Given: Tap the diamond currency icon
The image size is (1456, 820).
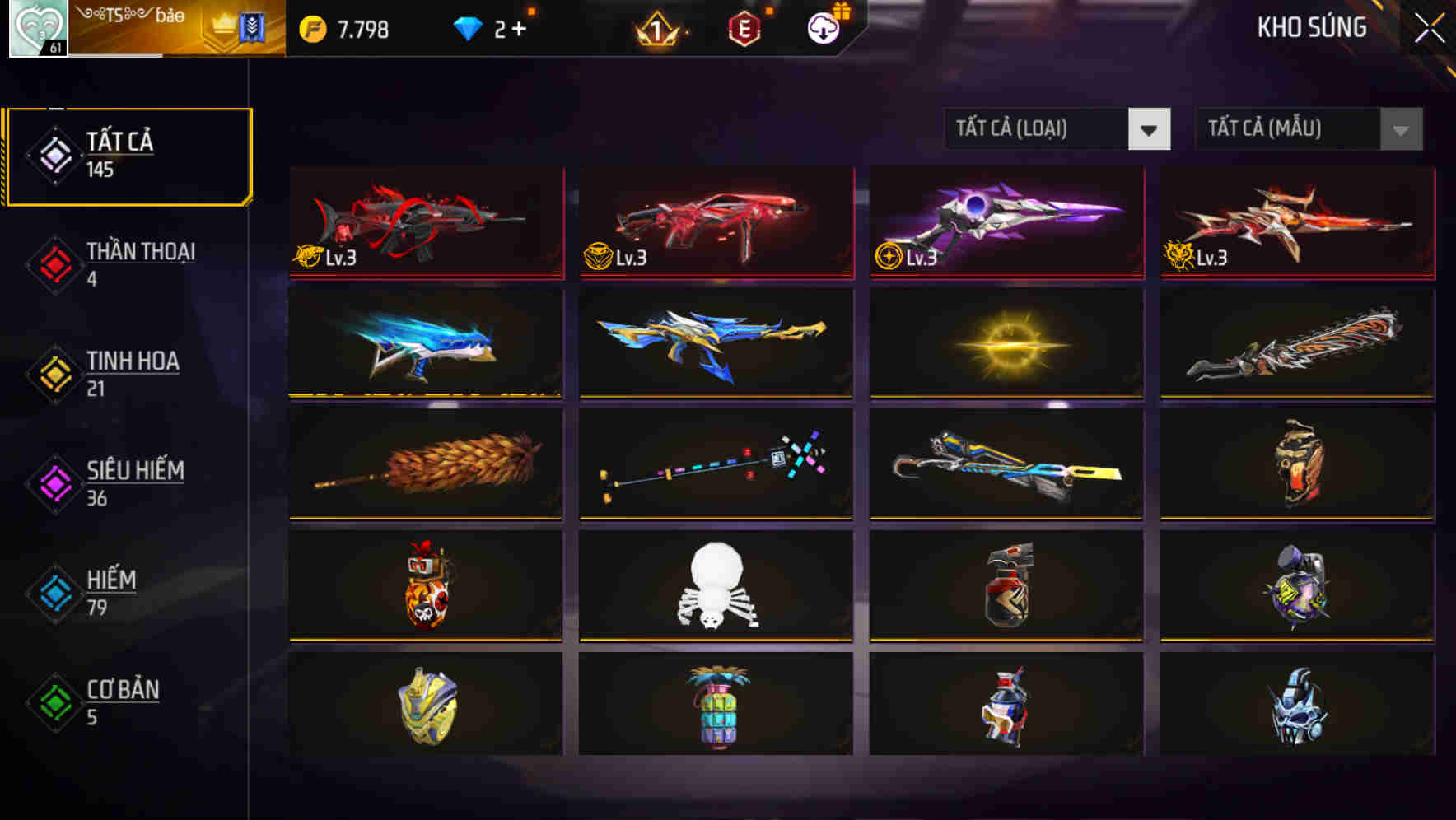Looking at the screenshot, I should coord(467,27).
